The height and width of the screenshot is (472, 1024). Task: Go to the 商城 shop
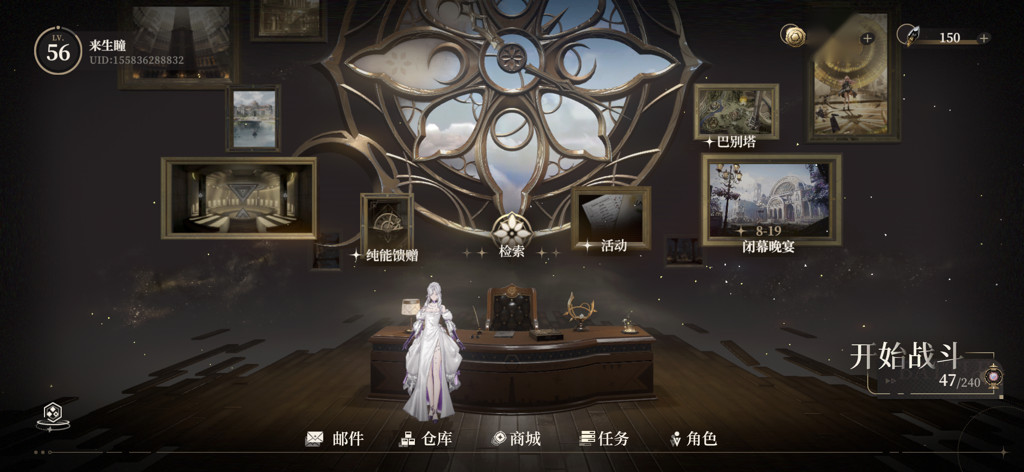pos(516,439)
